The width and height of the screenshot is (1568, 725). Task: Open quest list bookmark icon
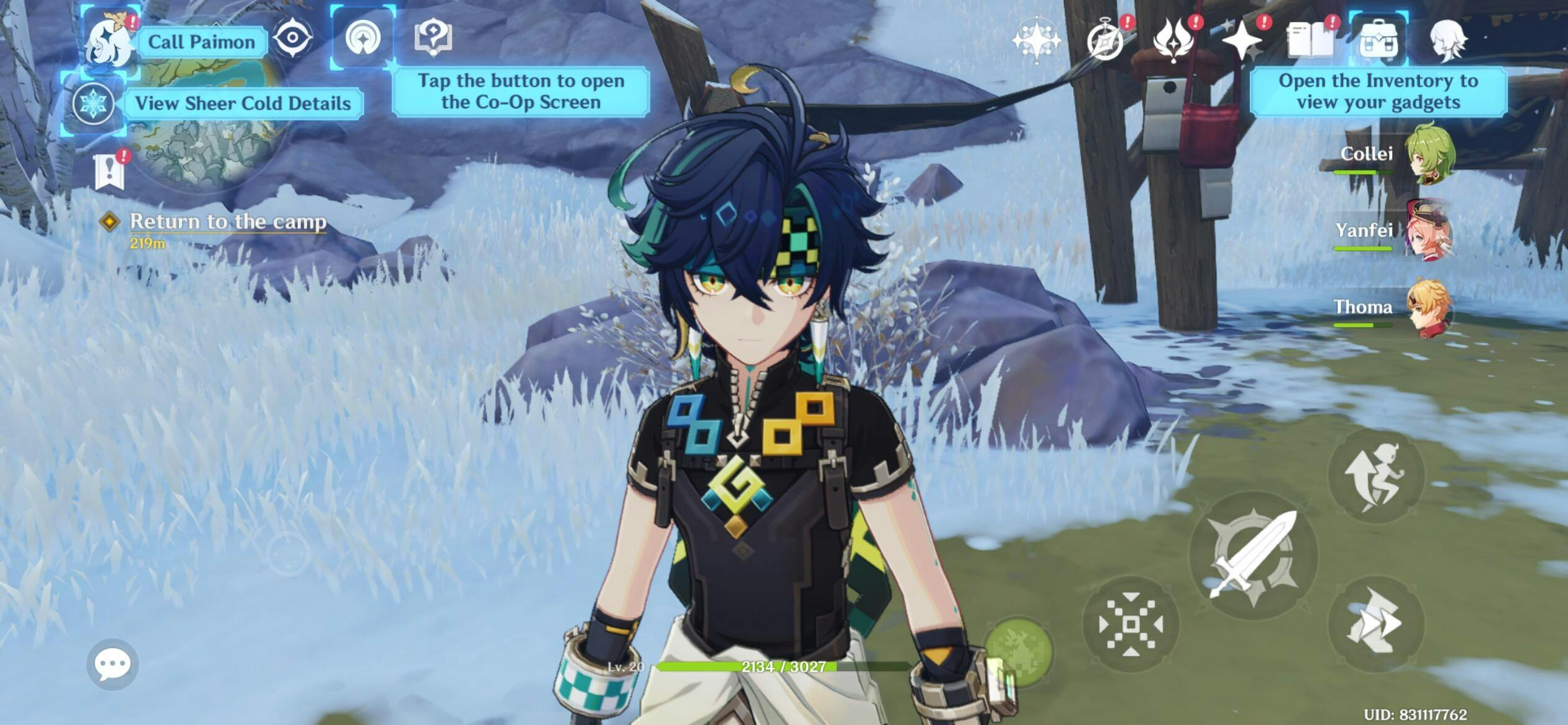[x=110, y=170]
